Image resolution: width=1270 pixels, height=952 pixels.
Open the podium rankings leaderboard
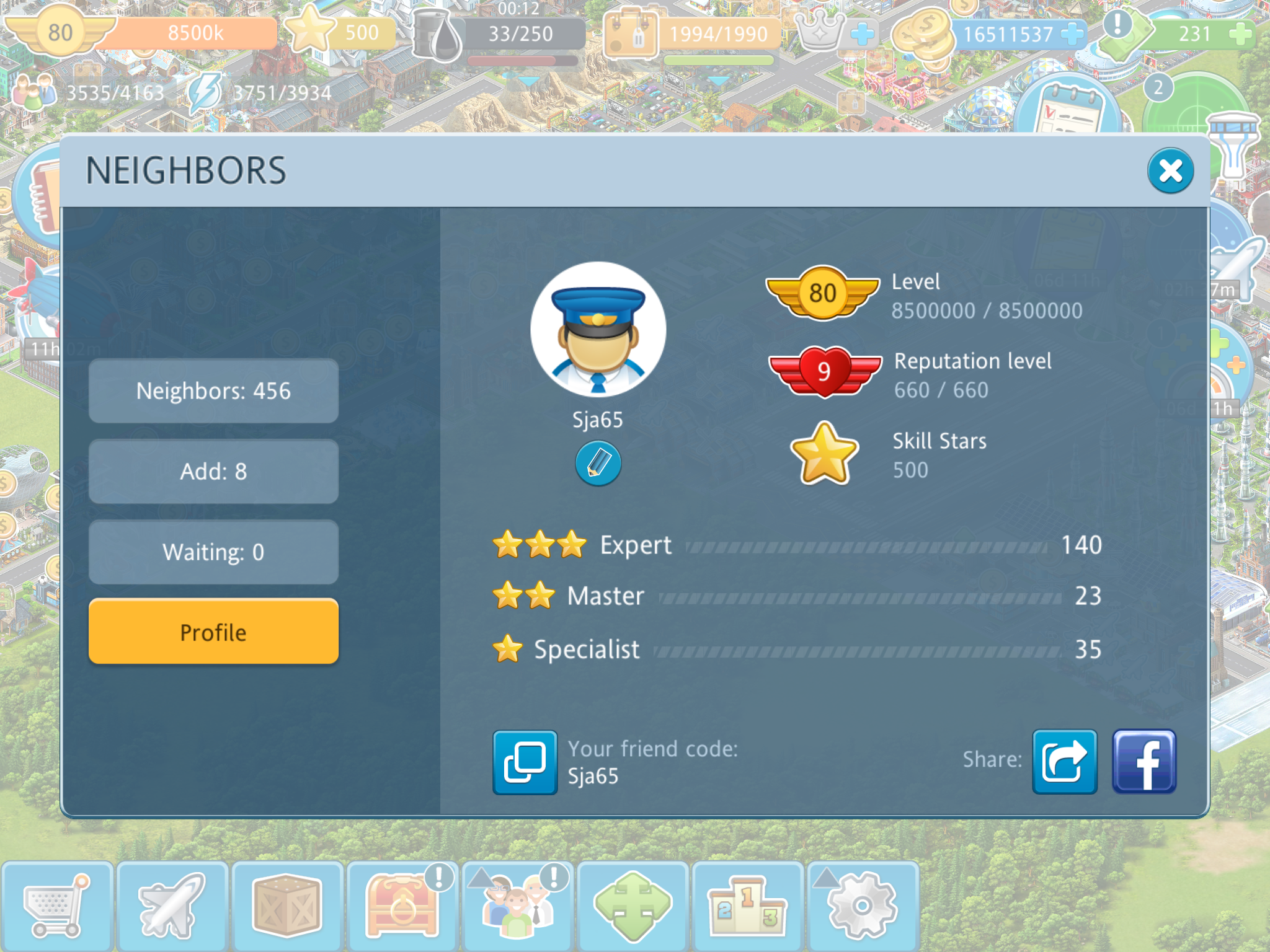pyautogui.click(x=747, y=906)
